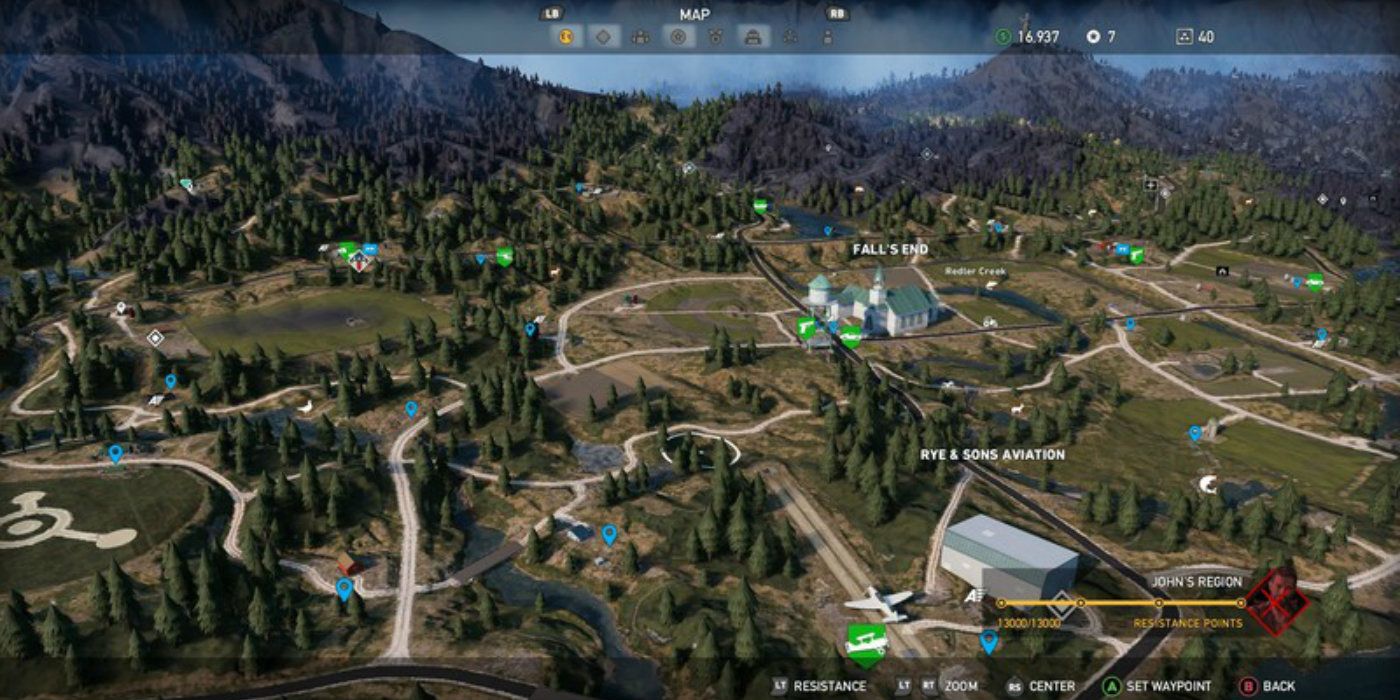Viewport: 1400px width, 700px height.
Task: Select the blue pin beside the red barn
Action: tap(345, 588)
